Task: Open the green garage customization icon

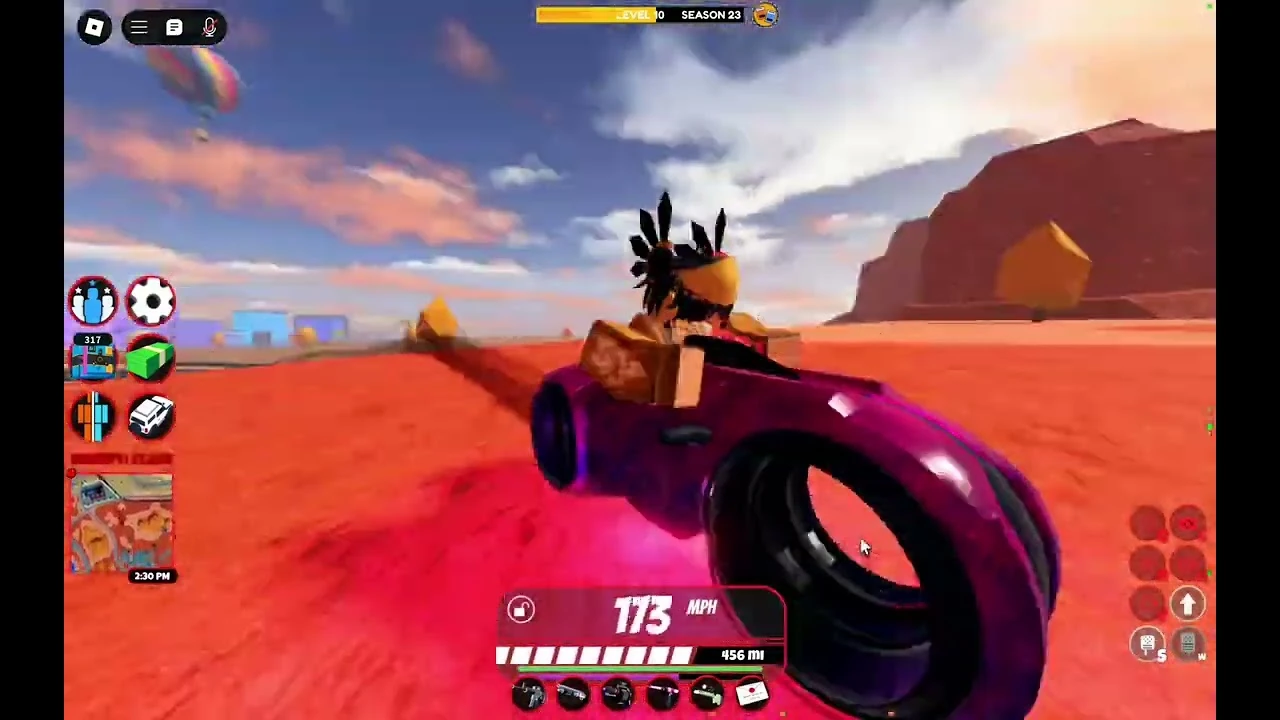Action: (x=149, y=360)
